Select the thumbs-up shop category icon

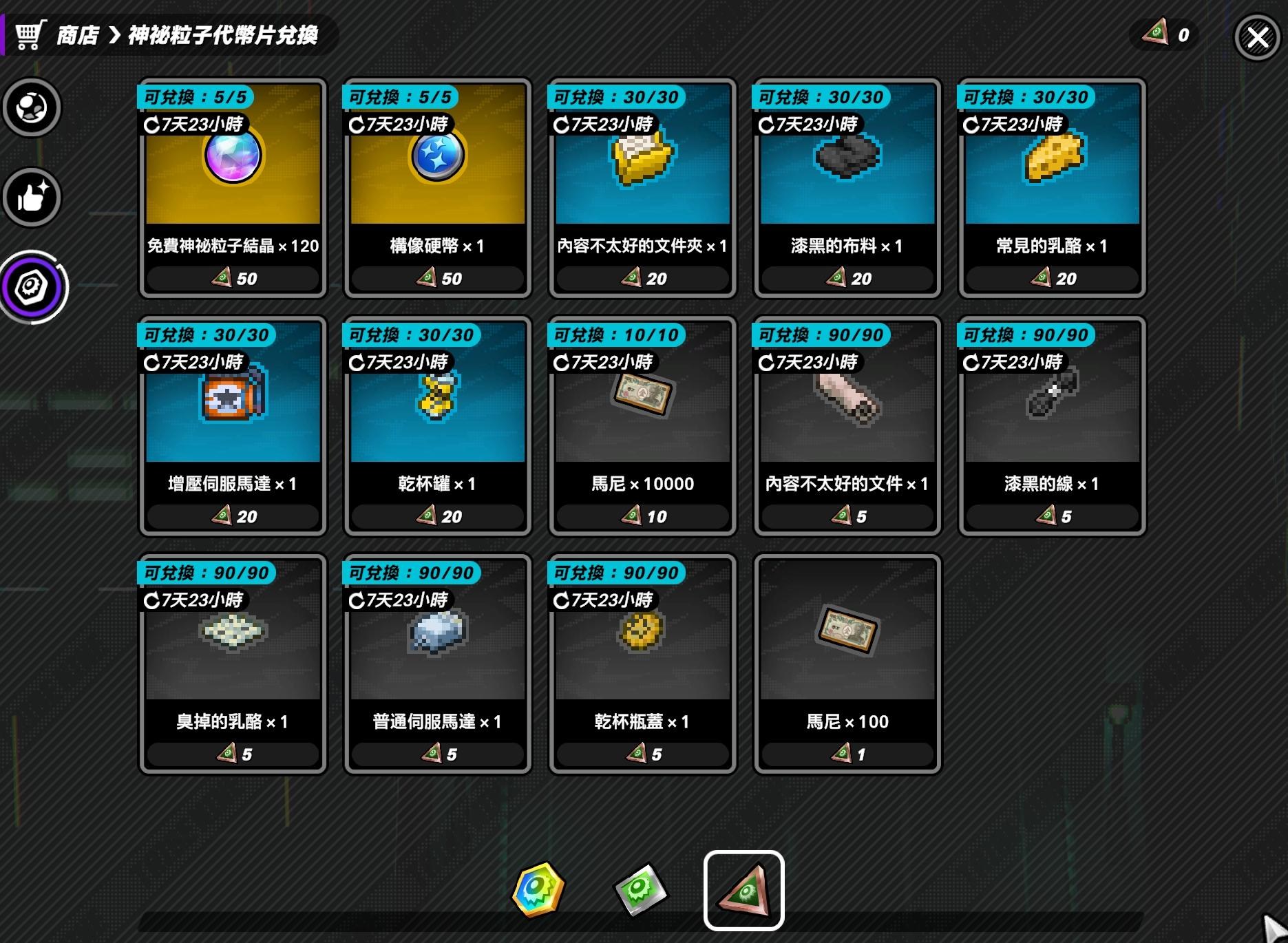click(32, 198)
